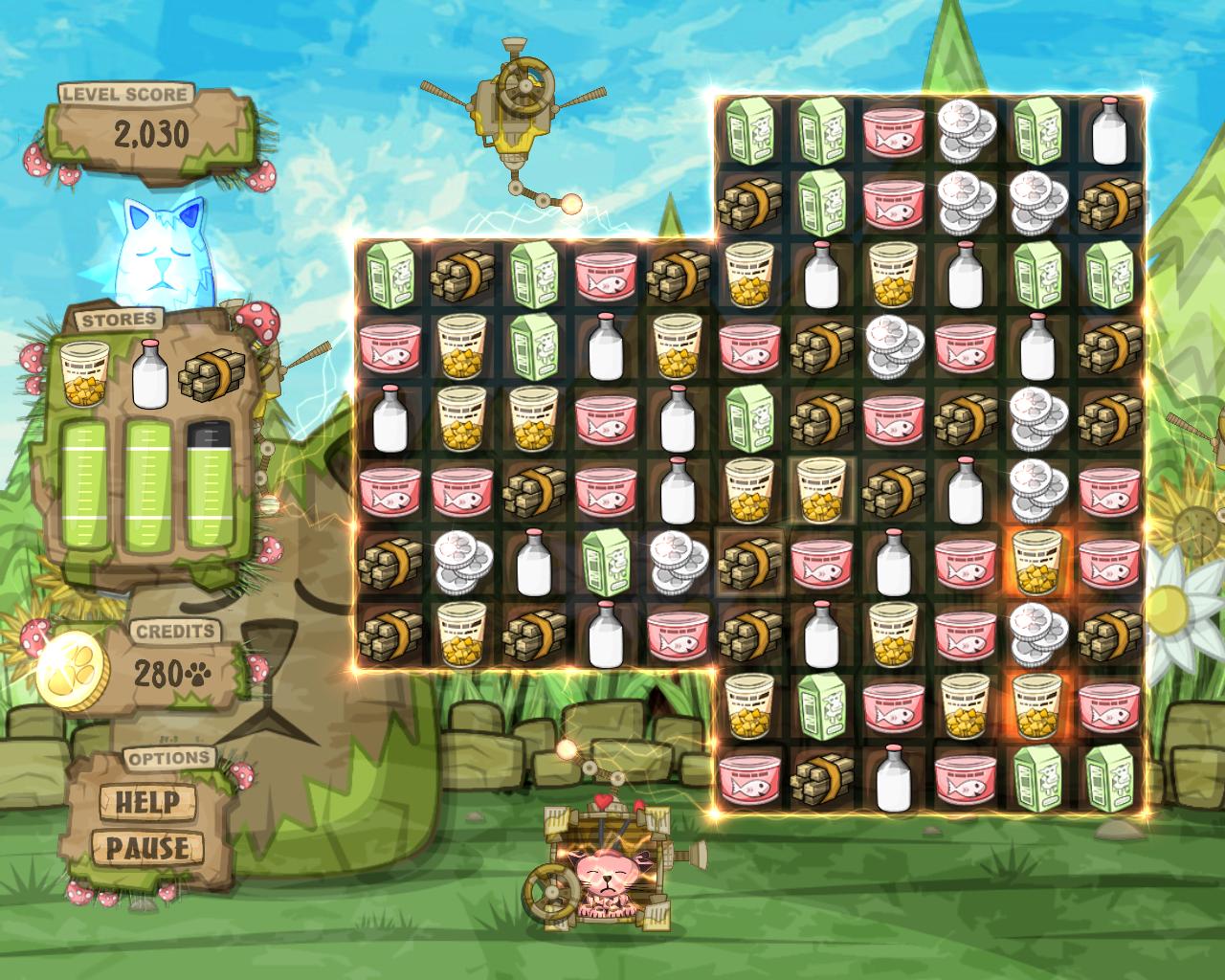
Task: Pause the game
Action: pyautogui.click(x=146, y=848)
